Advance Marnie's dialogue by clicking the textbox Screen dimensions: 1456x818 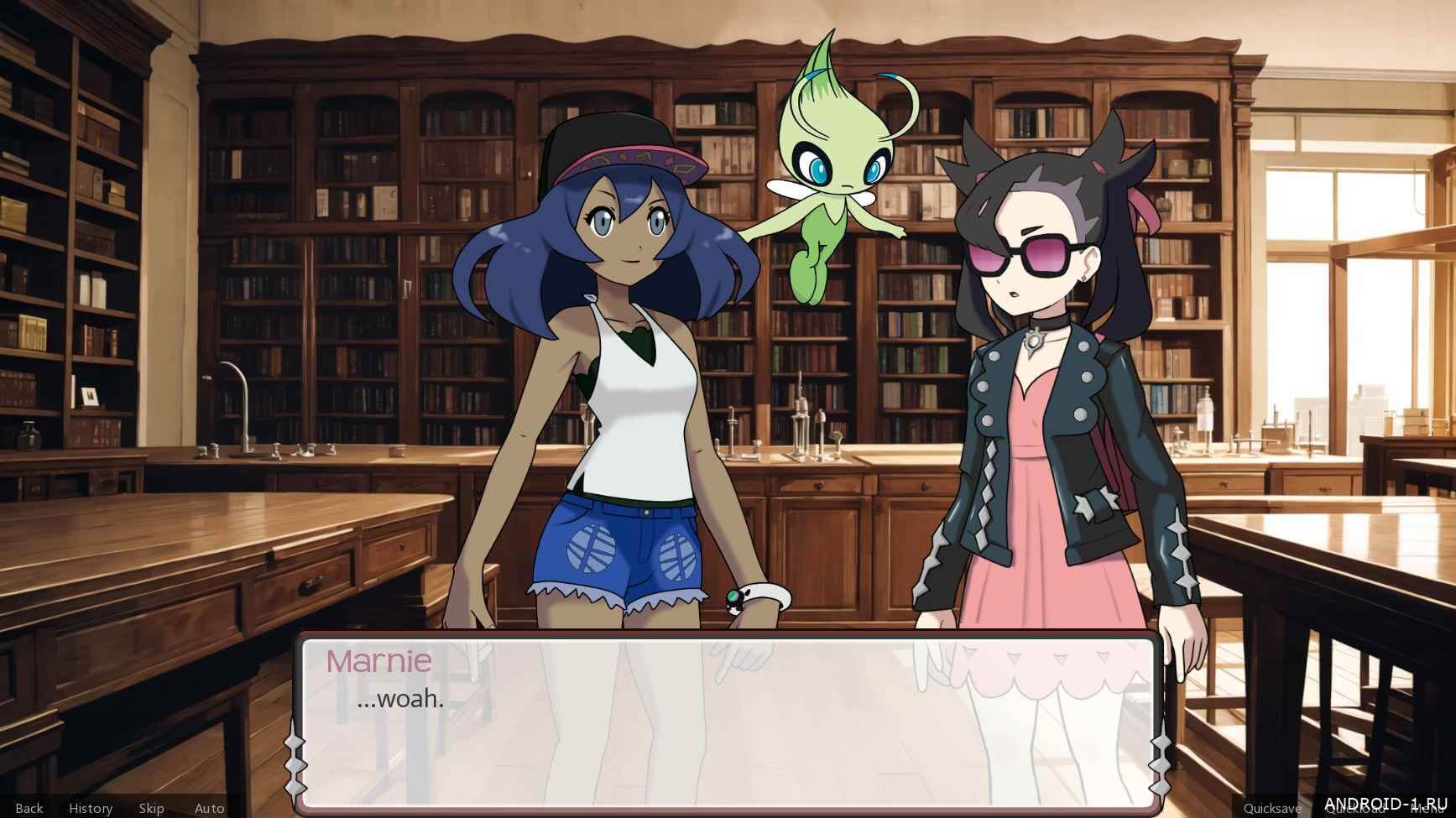click(728, 722)
